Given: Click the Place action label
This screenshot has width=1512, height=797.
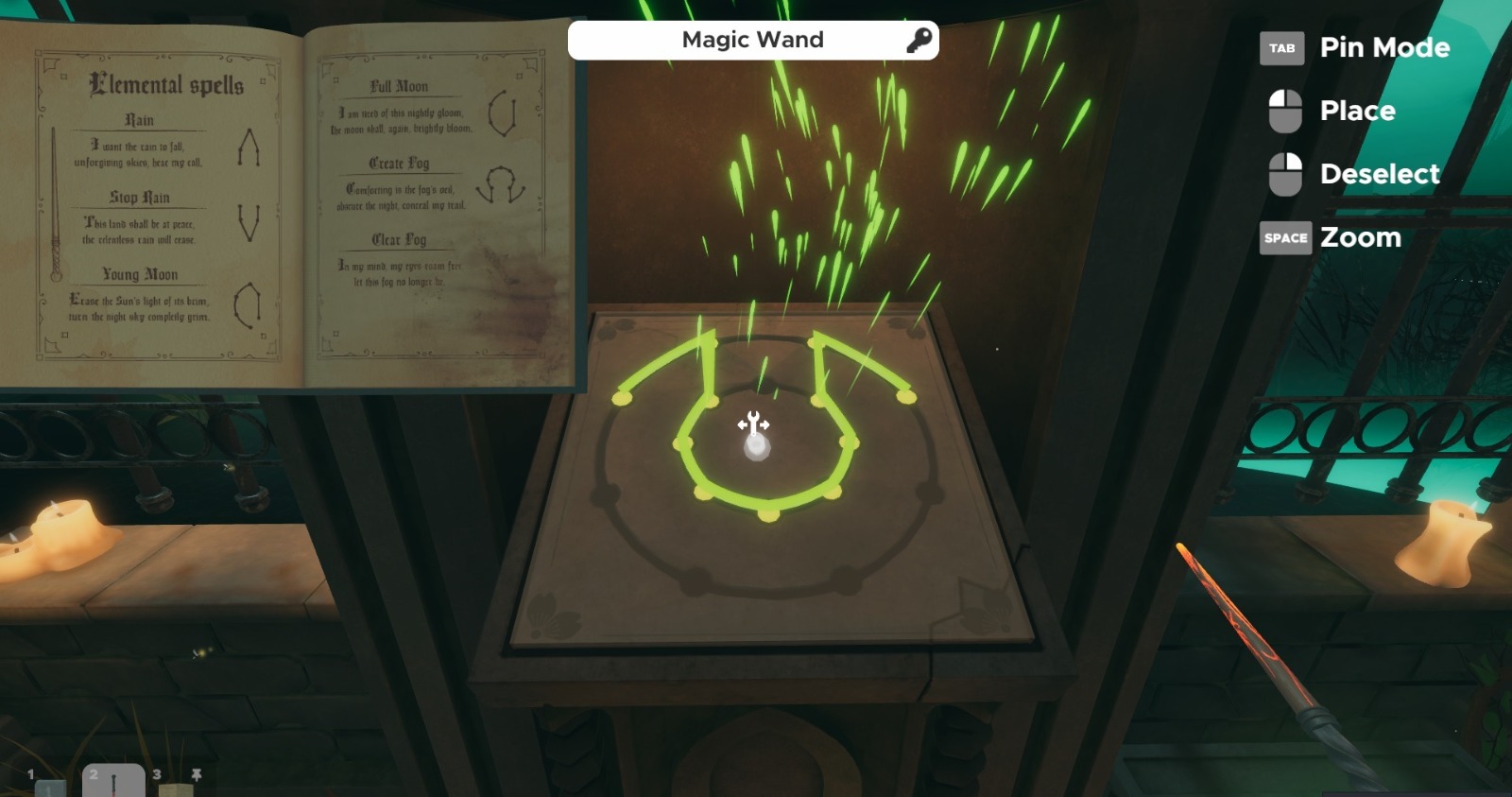Looking at the screenshot, I should (x=1358, y=111).
